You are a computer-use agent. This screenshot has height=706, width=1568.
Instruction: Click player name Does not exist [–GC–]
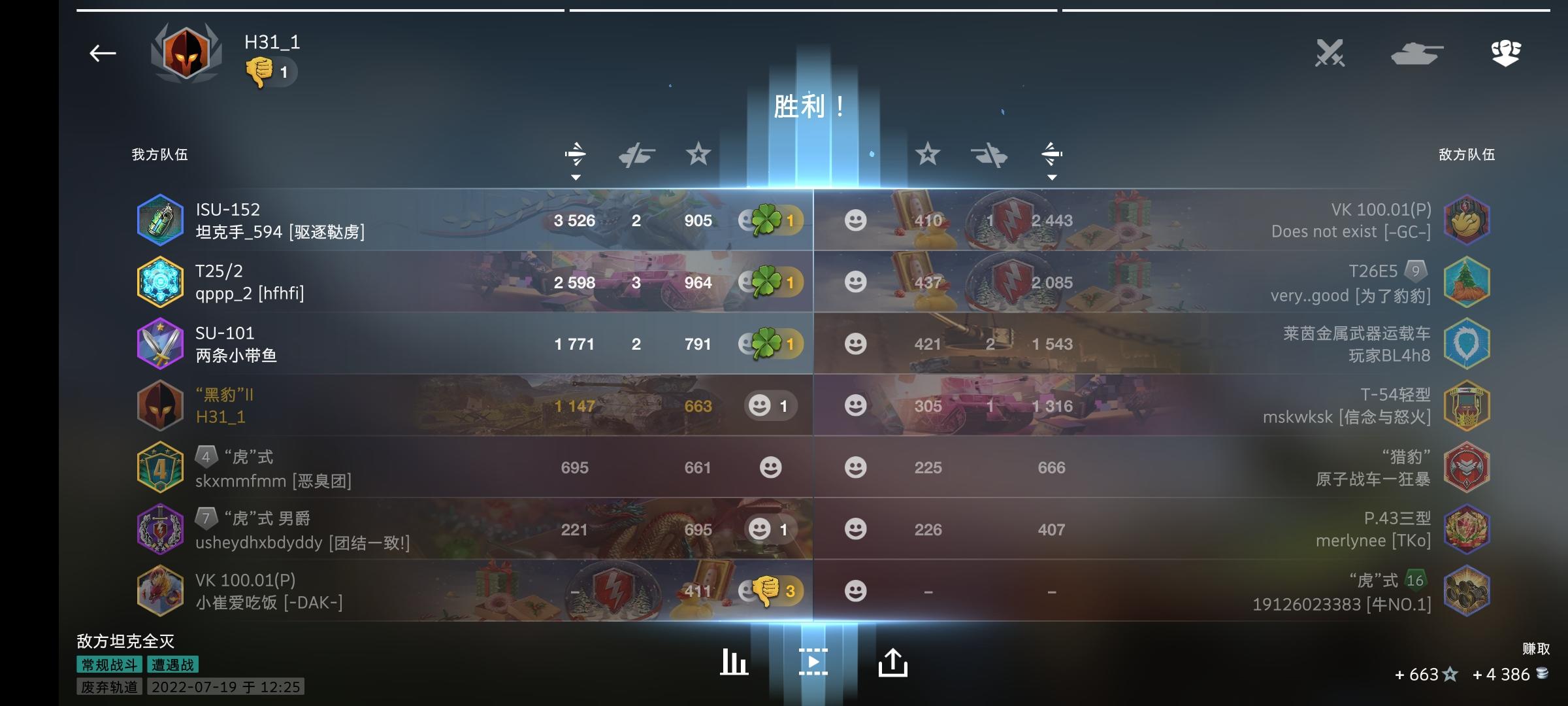pyautogui.click(x=1330, y=231)
